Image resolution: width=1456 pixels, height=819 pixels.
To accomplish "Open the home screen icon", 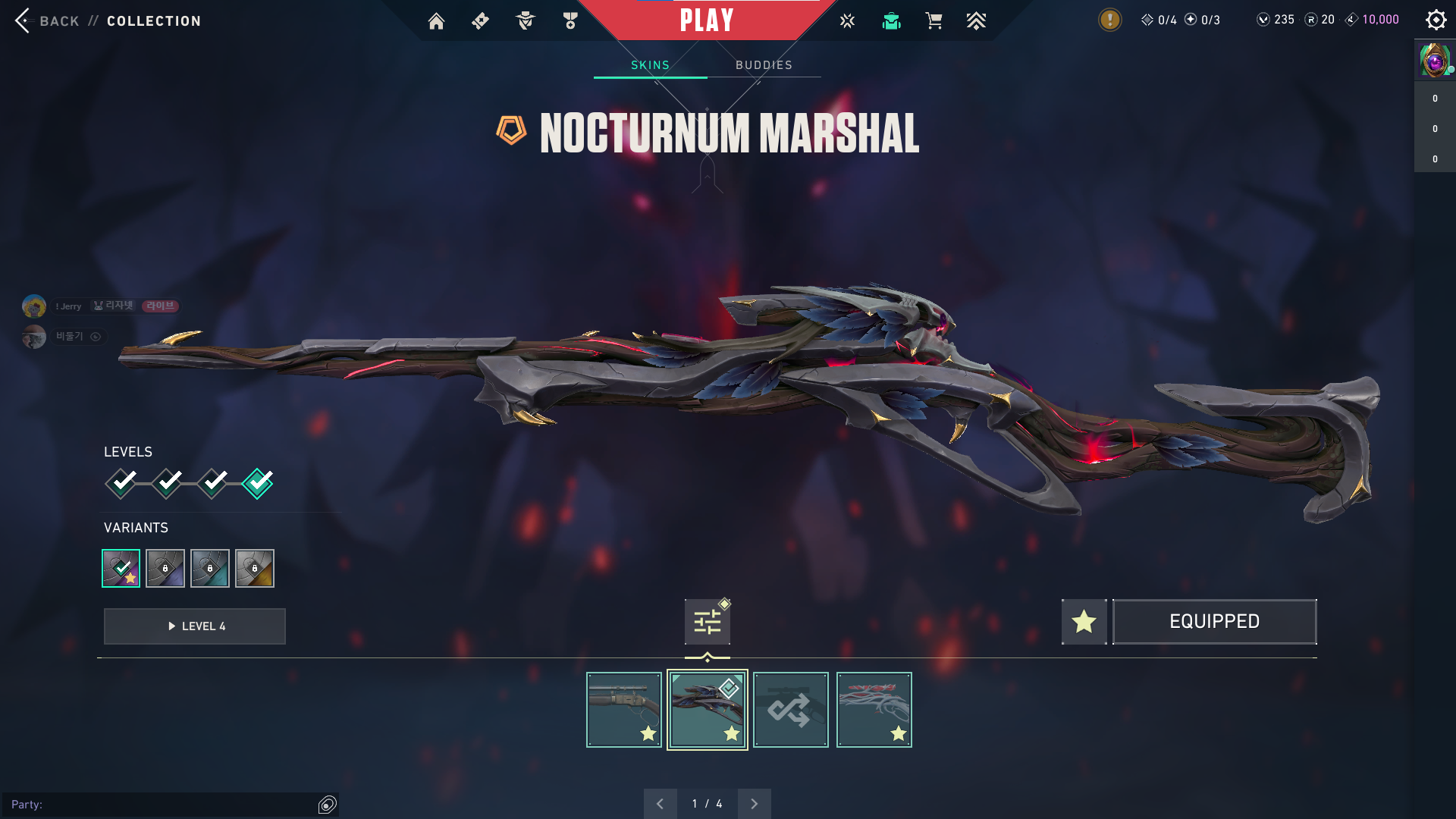I will click(436, 21).
